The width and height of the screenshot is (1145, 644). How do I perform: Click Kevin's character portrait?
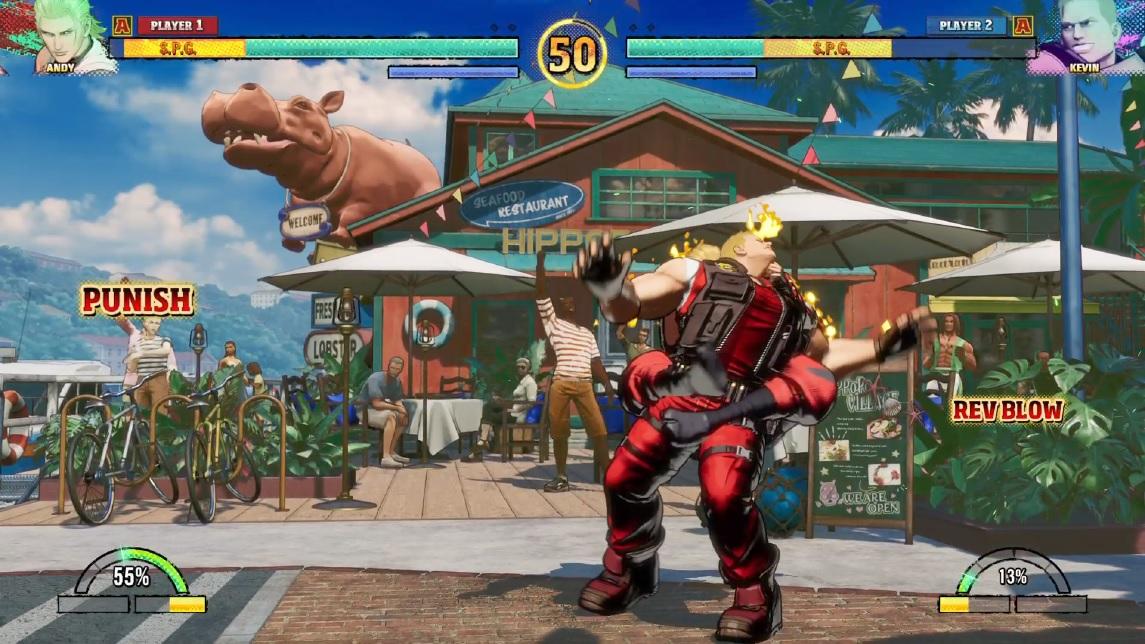(1081, 37)
